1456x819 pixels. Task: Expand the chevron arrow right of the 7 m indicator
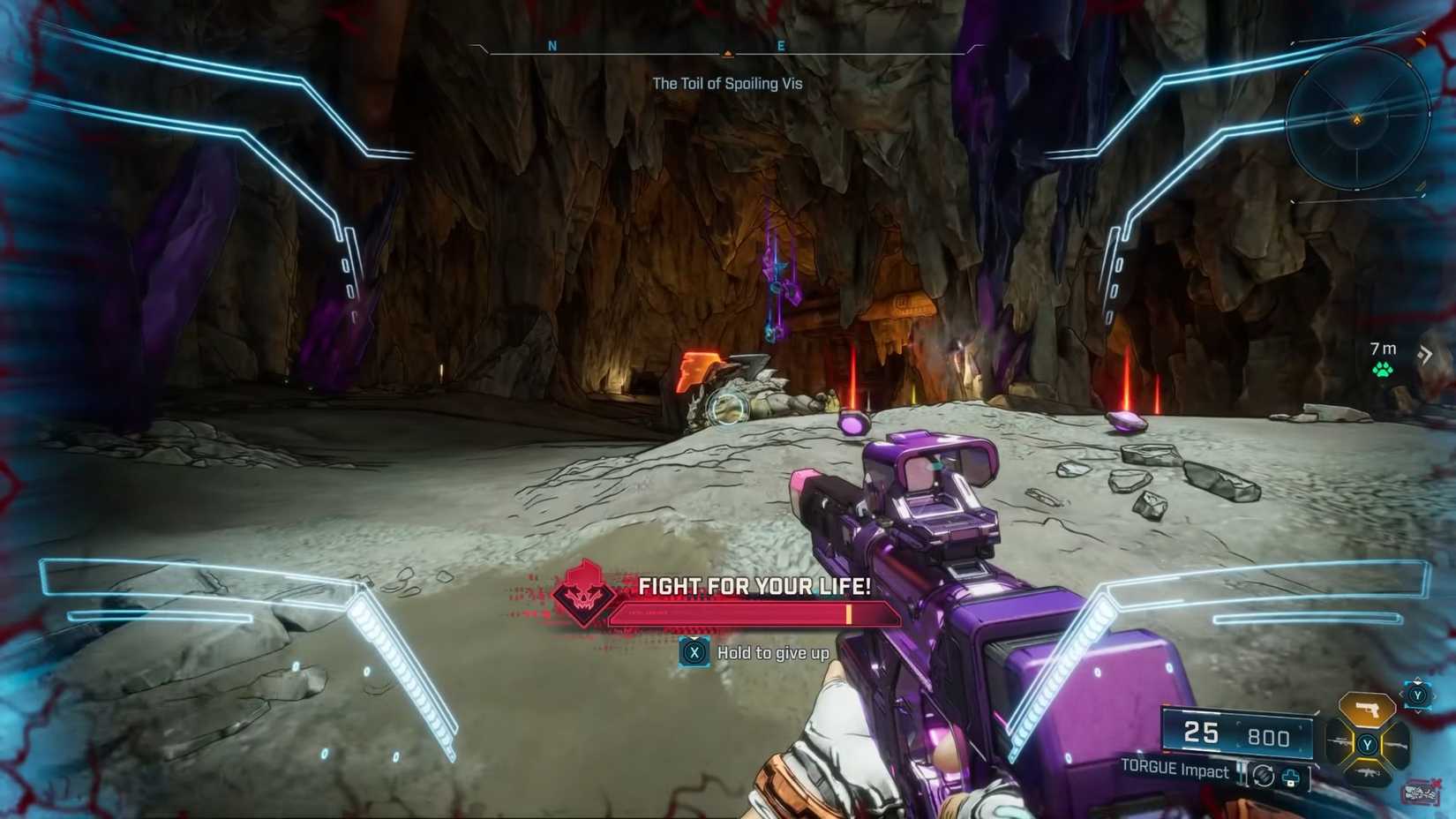click(x=1426, y=353)
